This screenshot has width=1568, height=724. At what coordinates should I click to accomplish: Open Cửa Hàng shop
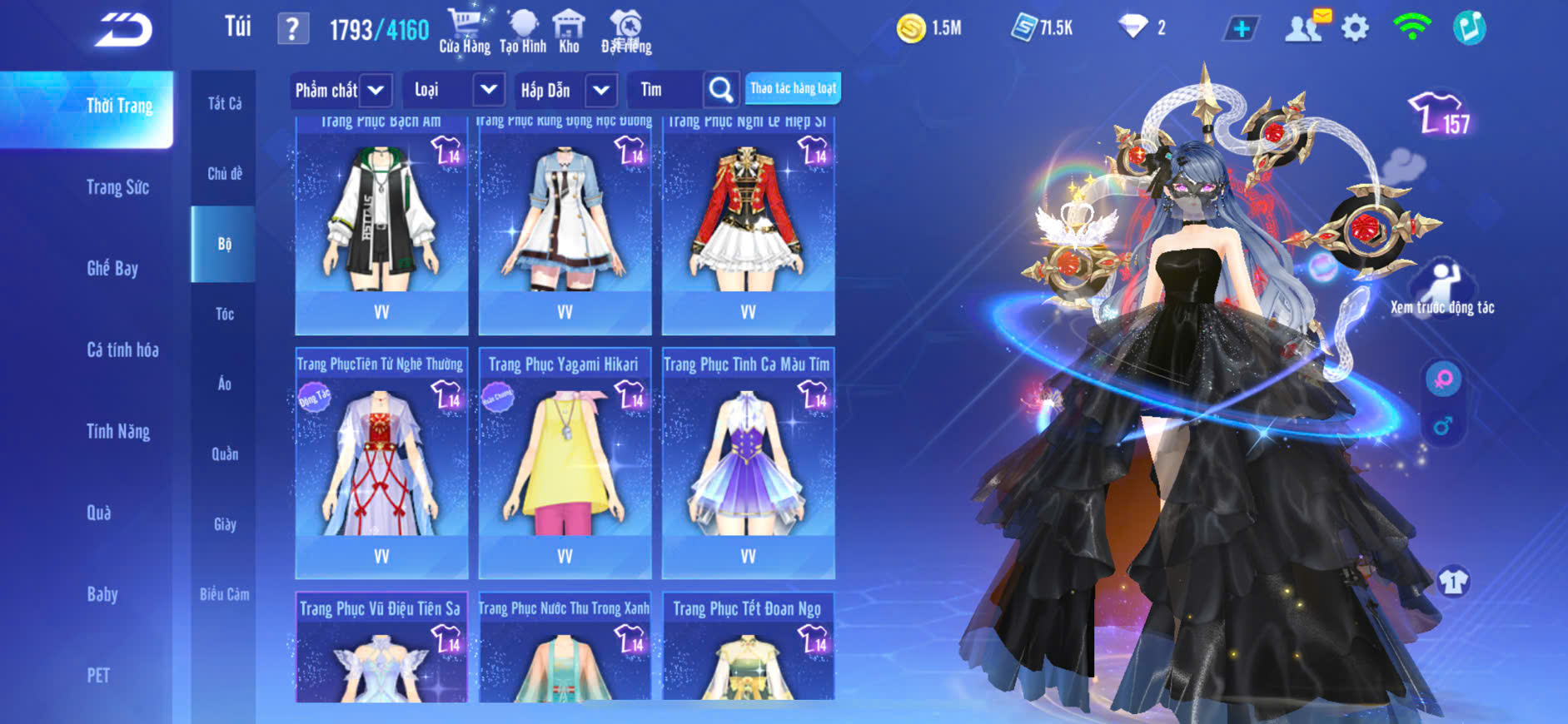(465, 31)
